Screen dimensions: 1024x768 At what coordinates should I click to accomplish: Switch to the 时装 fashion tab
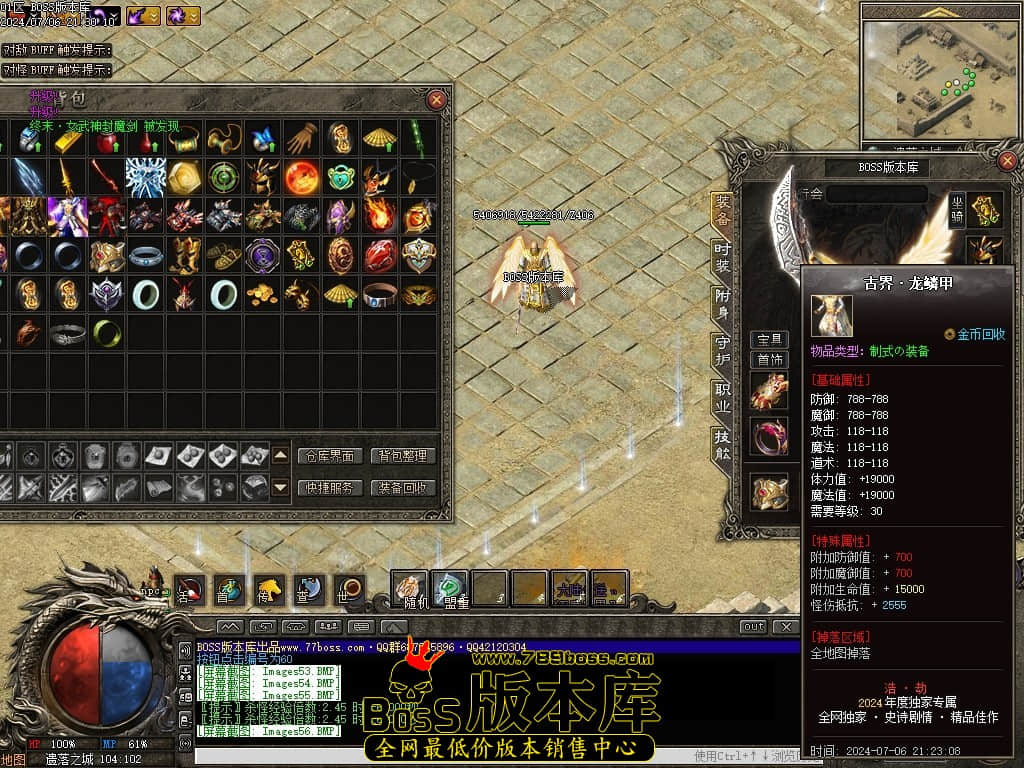pos(722,257)
